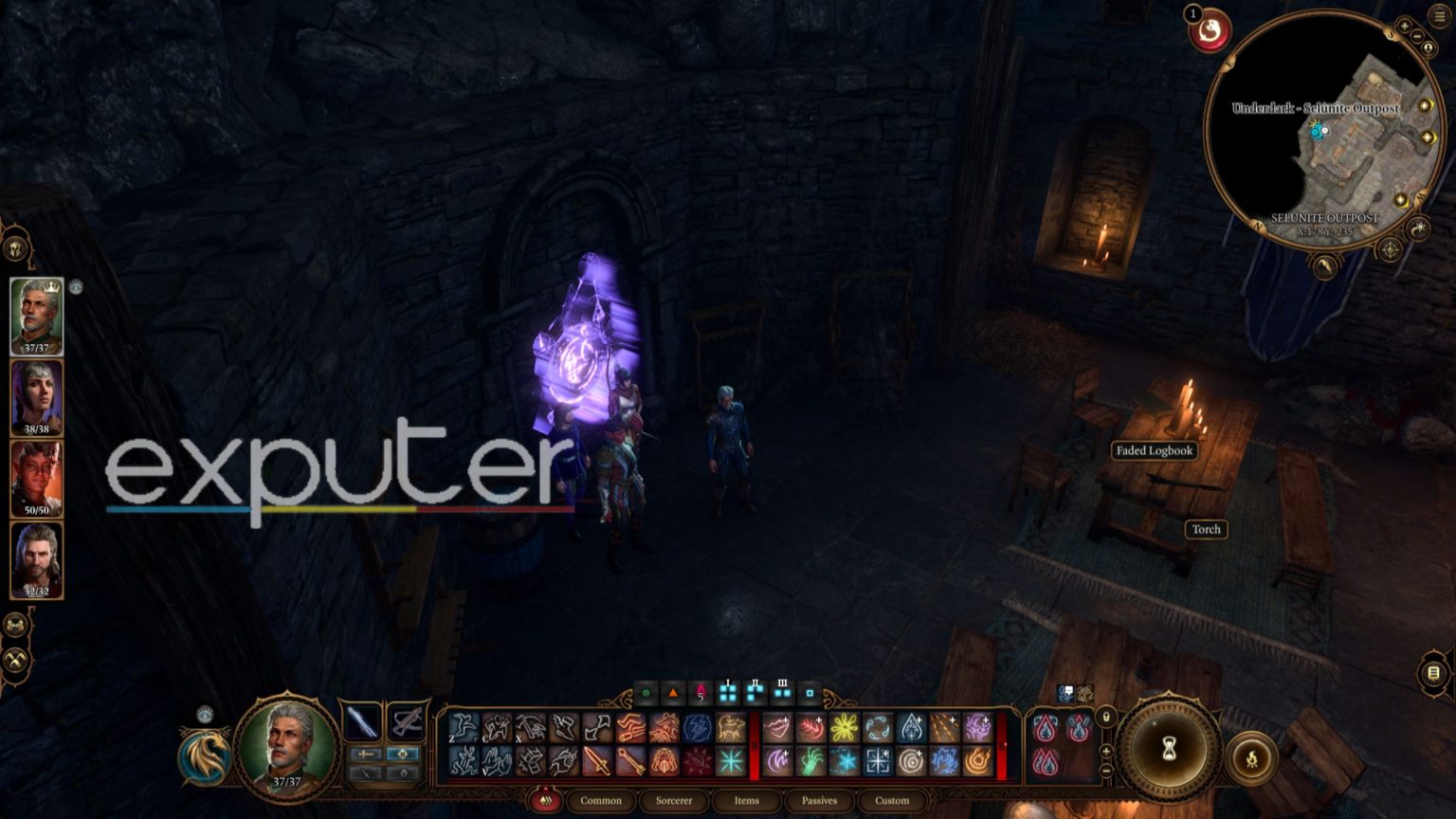Select the Karlach party portrait
1456x819 pixels.
click(x=37, y=480)
